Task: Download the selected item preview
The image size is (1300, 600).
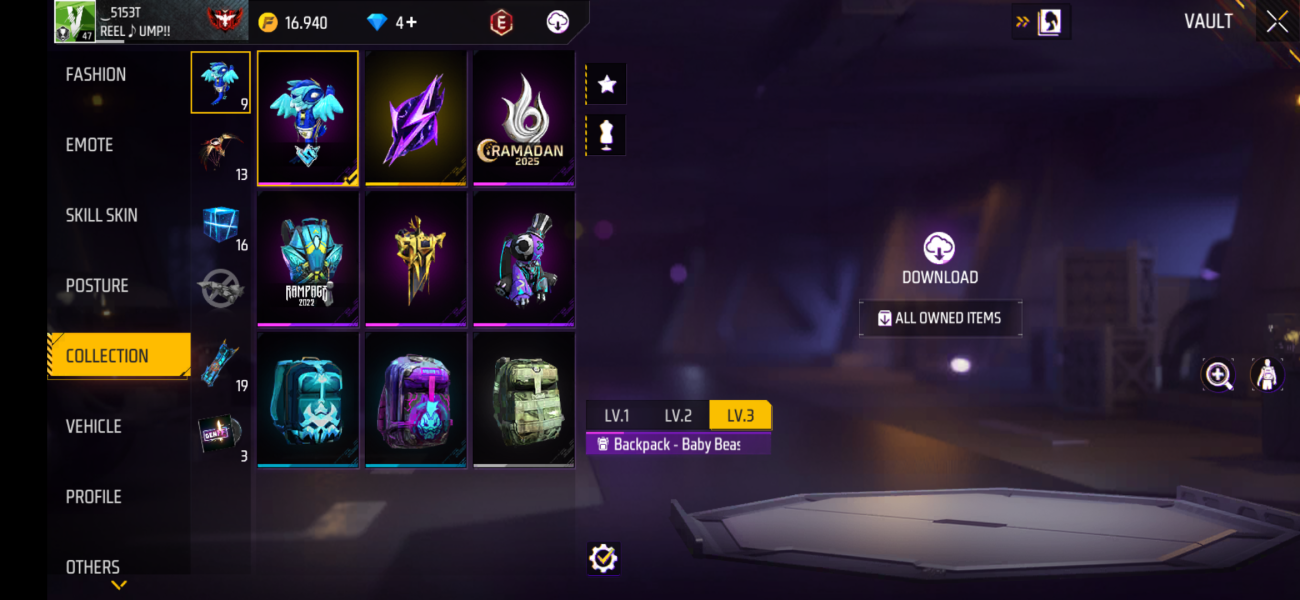Action: pyautogui.click(x=939, y=259)
